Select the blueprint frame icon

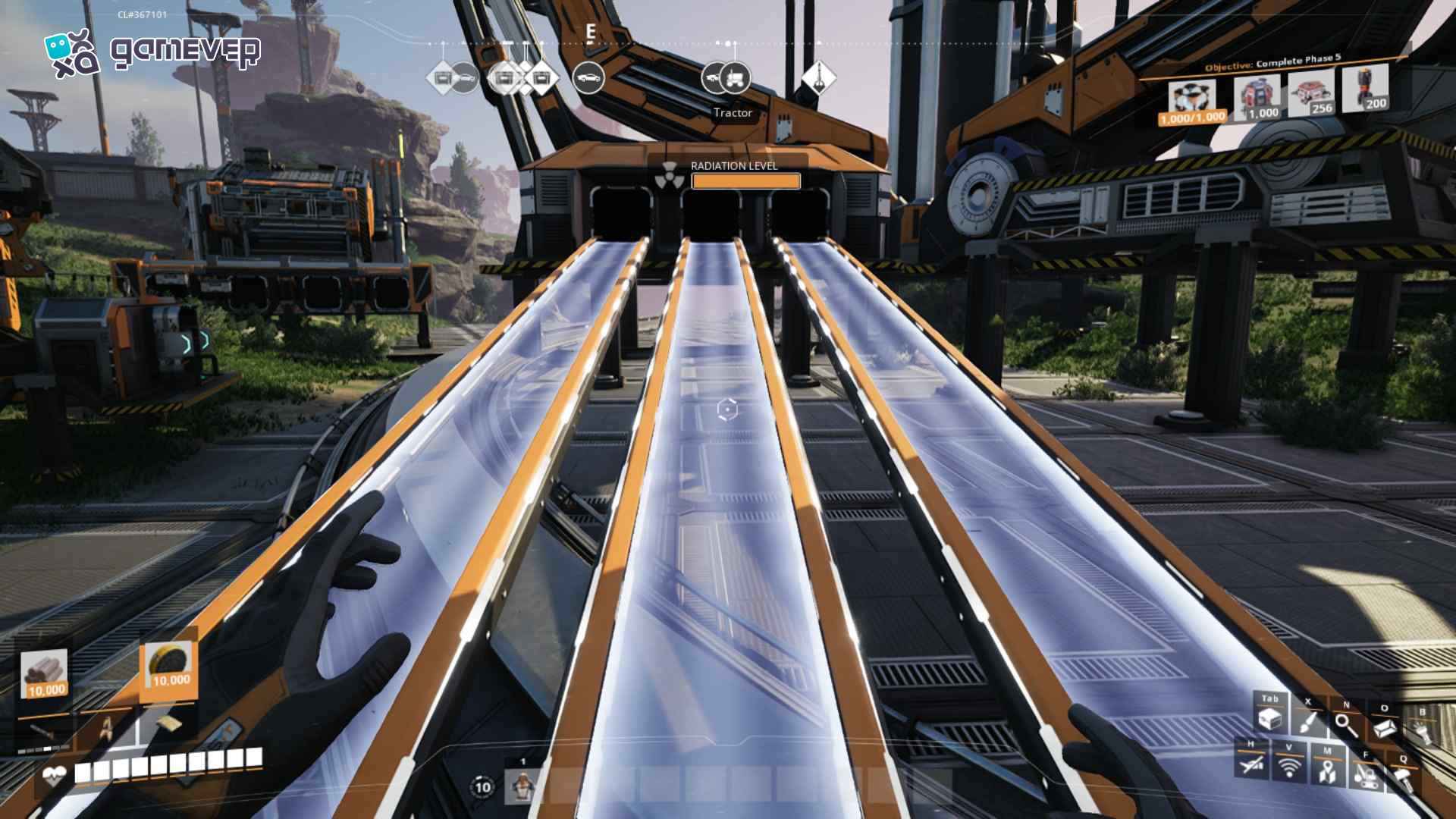click(1384, 728)
